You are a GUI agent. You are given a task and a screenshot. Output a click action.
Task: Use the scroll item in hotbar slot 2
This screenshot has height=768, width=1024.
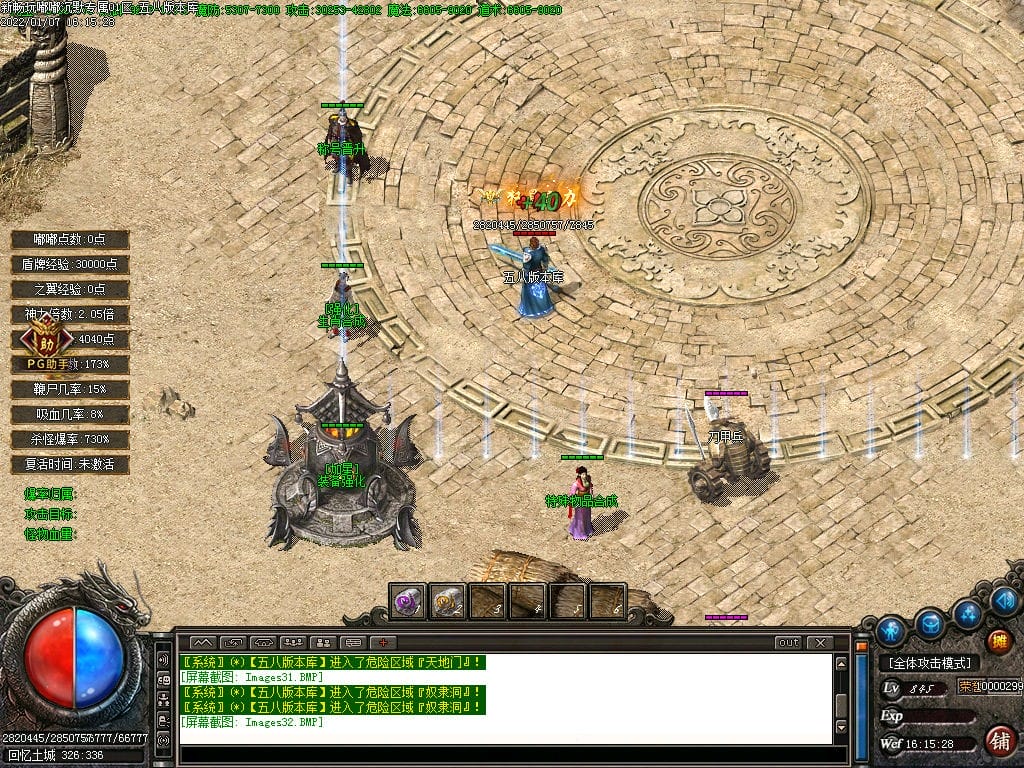(447, 601)
